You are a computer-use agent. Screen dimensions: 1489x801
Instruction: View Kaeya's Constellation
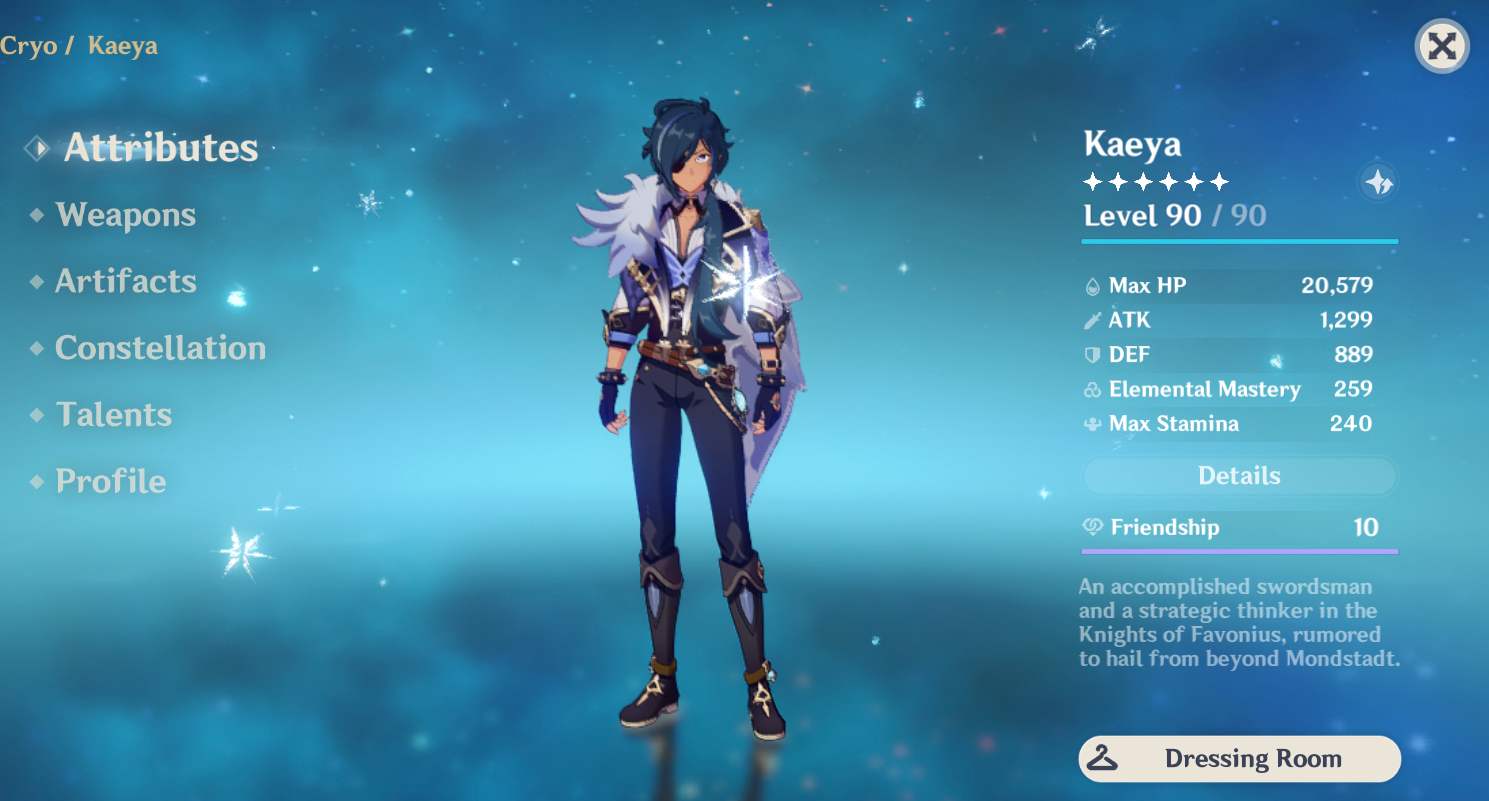160,348
